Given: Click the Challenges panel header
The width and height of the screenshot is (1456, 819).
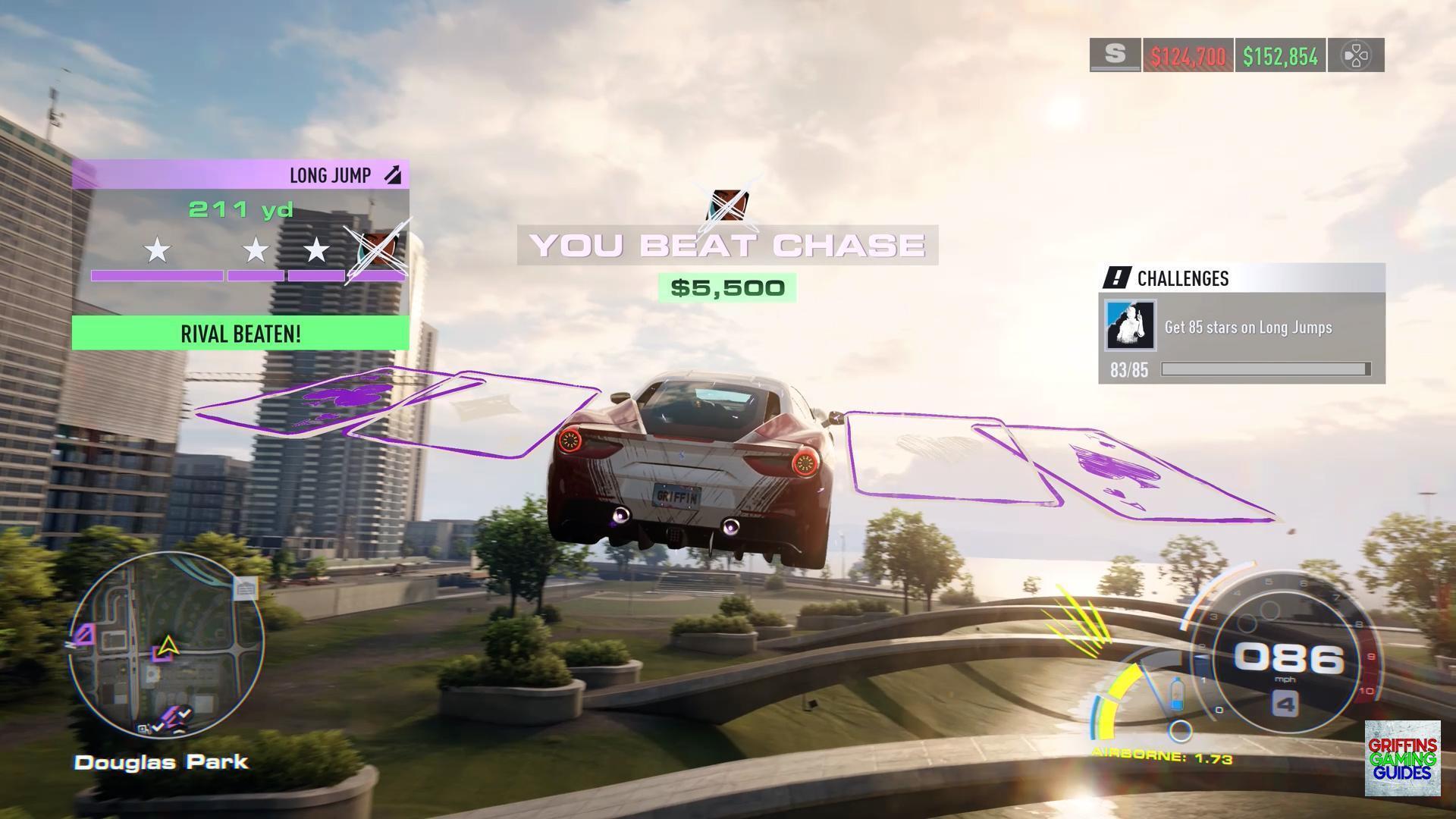Looking at the screenshot, I should click(1241, 278).
